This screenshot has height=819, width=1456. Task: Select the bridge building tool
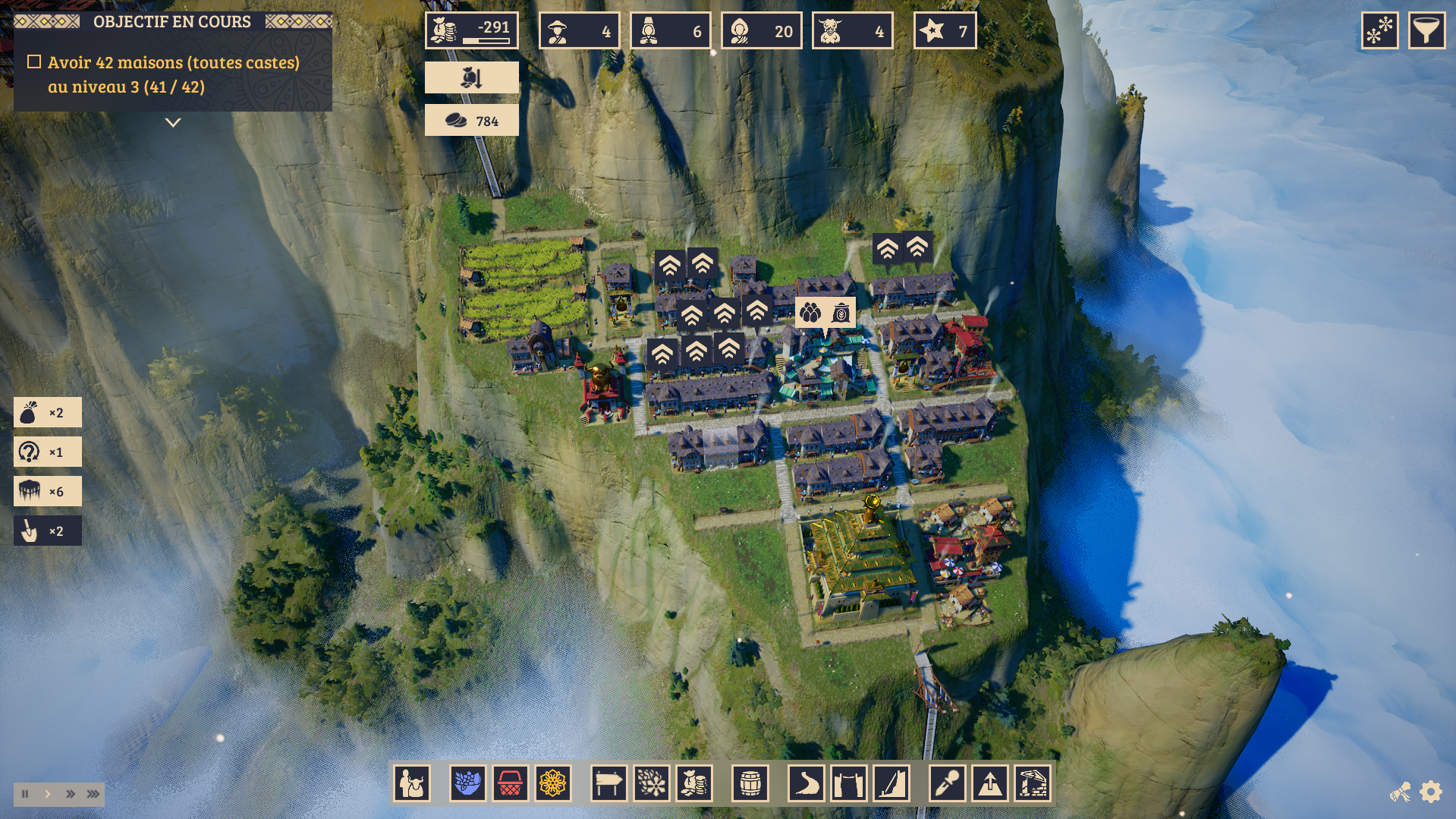pos(848,783)
